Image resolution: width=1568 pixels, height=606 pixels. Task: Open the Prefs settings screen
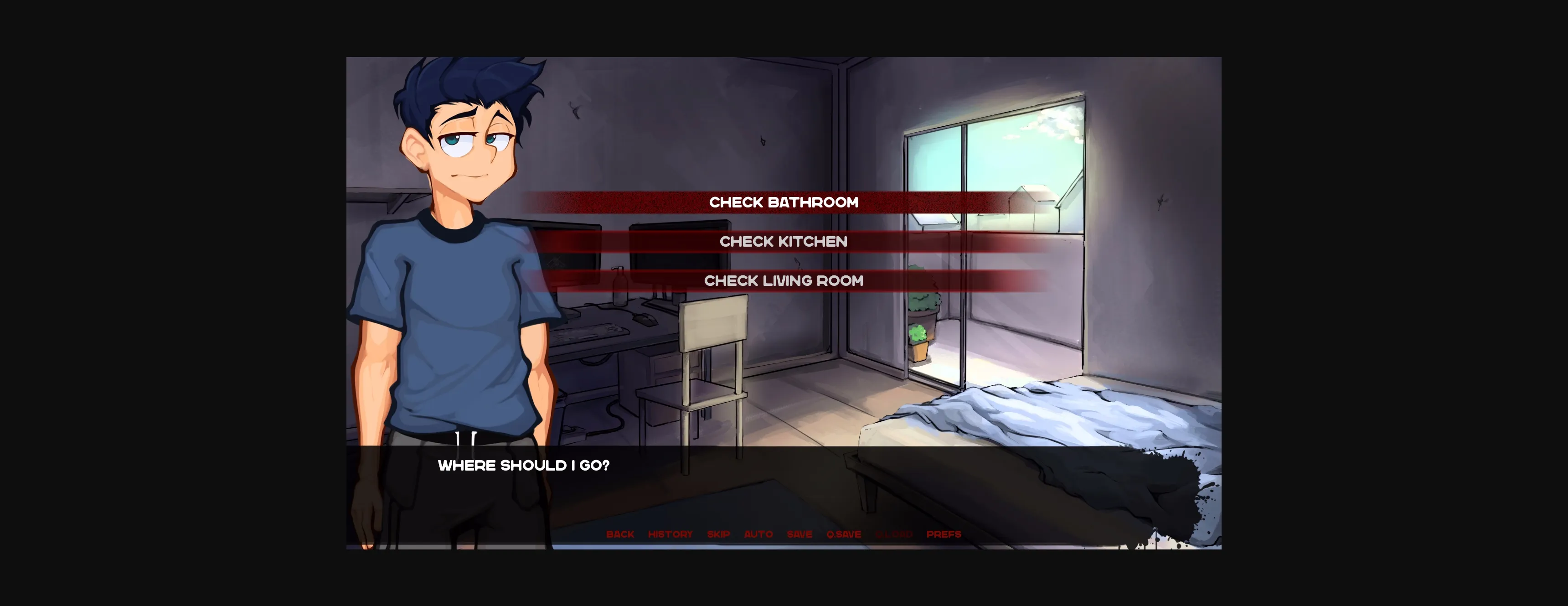[x=944, y=534]
